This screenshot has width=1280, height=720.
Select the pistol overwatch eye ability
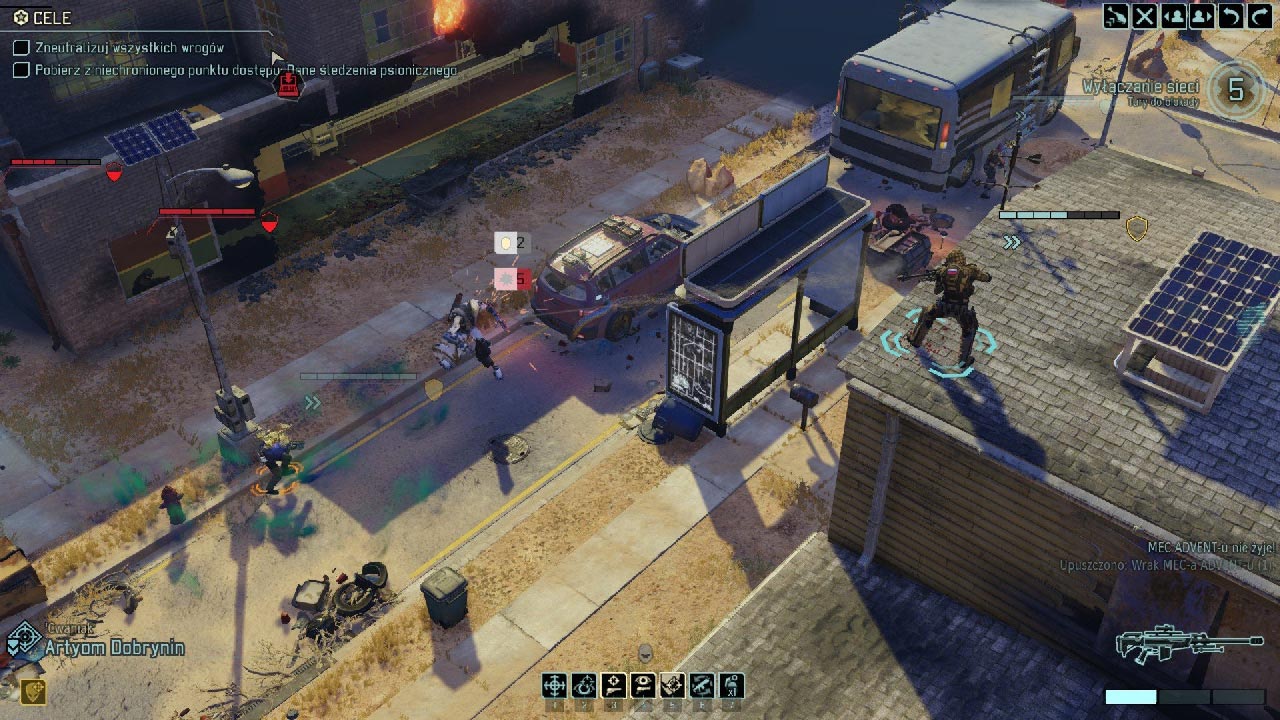(643, 685)
